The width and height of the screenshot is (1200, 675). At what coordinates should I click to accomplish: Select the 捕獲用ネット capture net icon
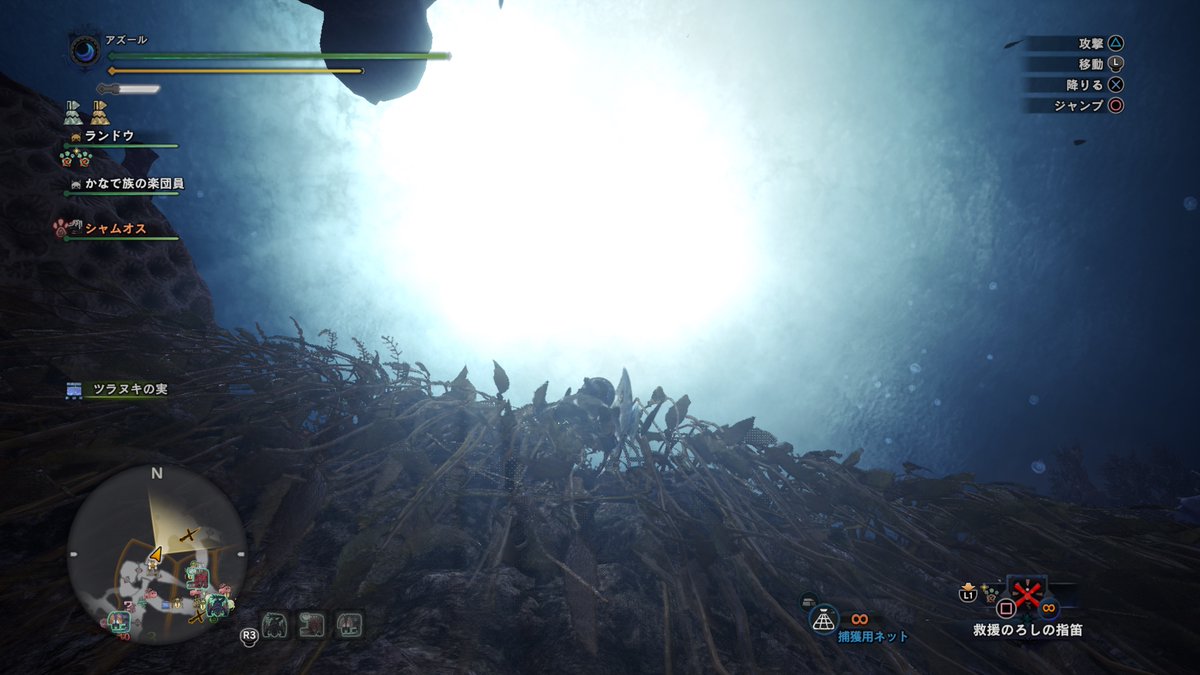(823, 620)
